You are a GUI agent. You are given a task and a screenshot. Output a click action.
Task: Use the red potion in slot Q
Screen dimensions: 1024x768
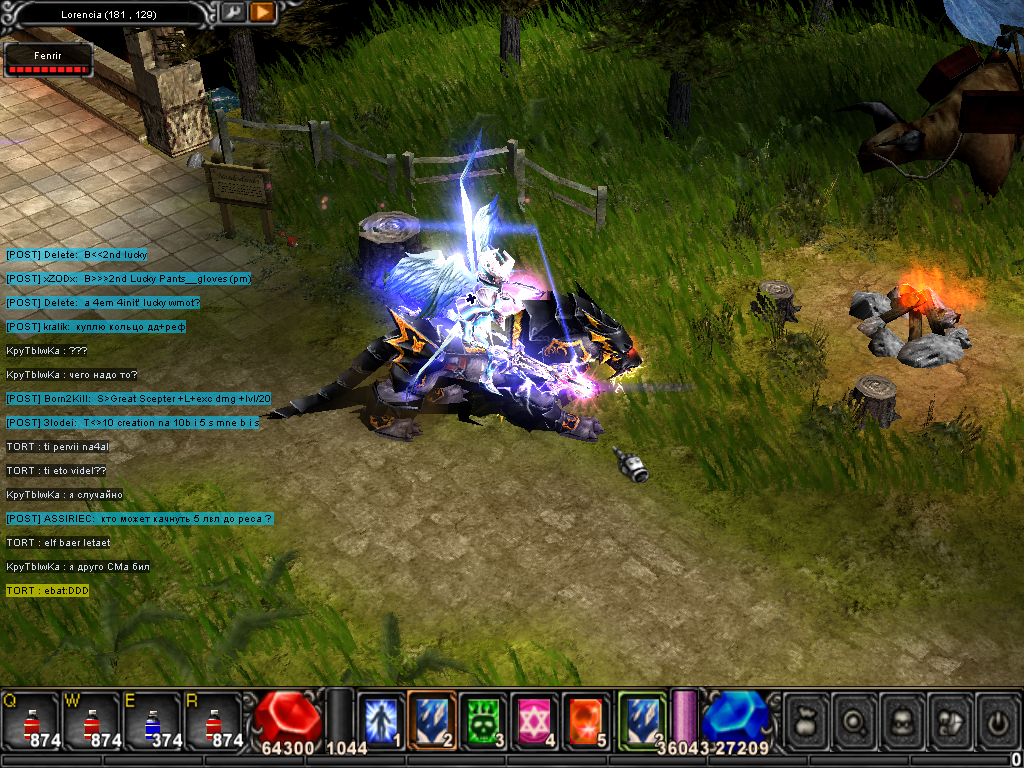30,721
